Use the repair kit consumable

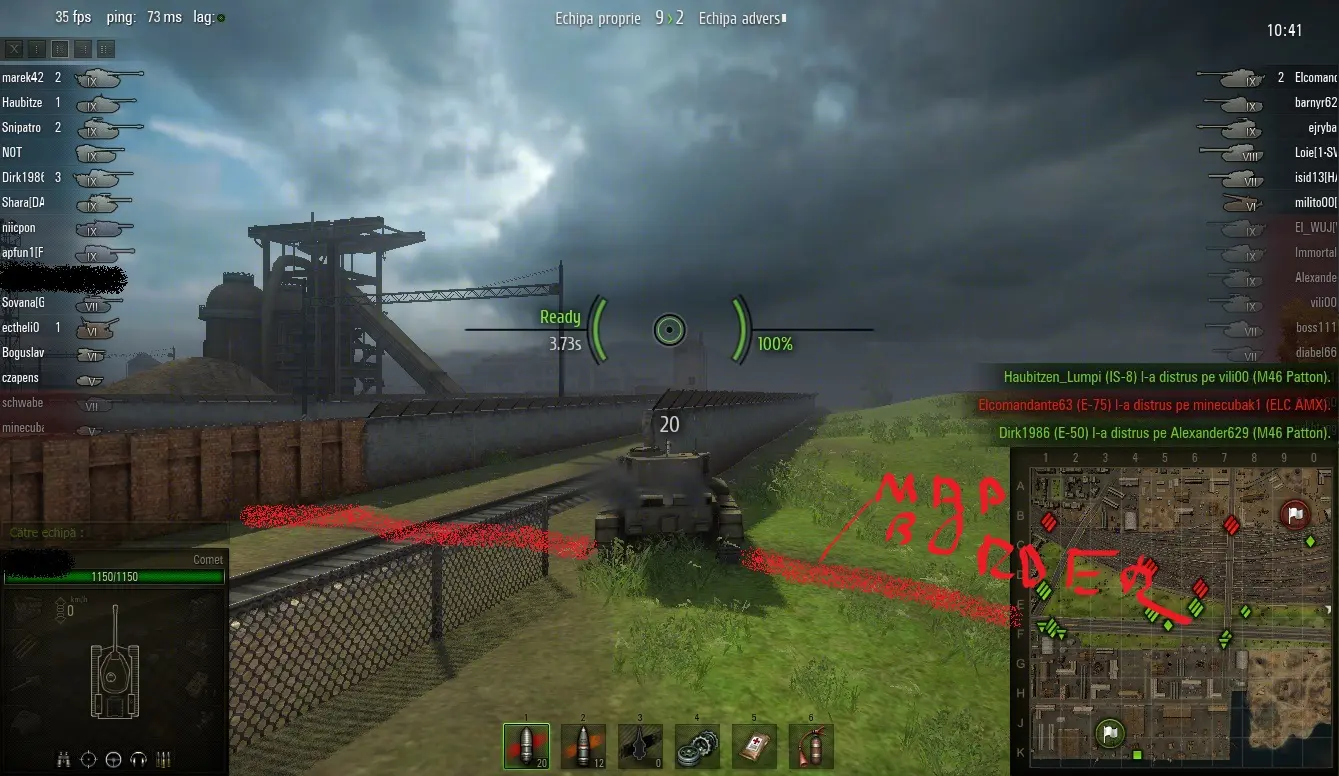(x=697, y=746)
